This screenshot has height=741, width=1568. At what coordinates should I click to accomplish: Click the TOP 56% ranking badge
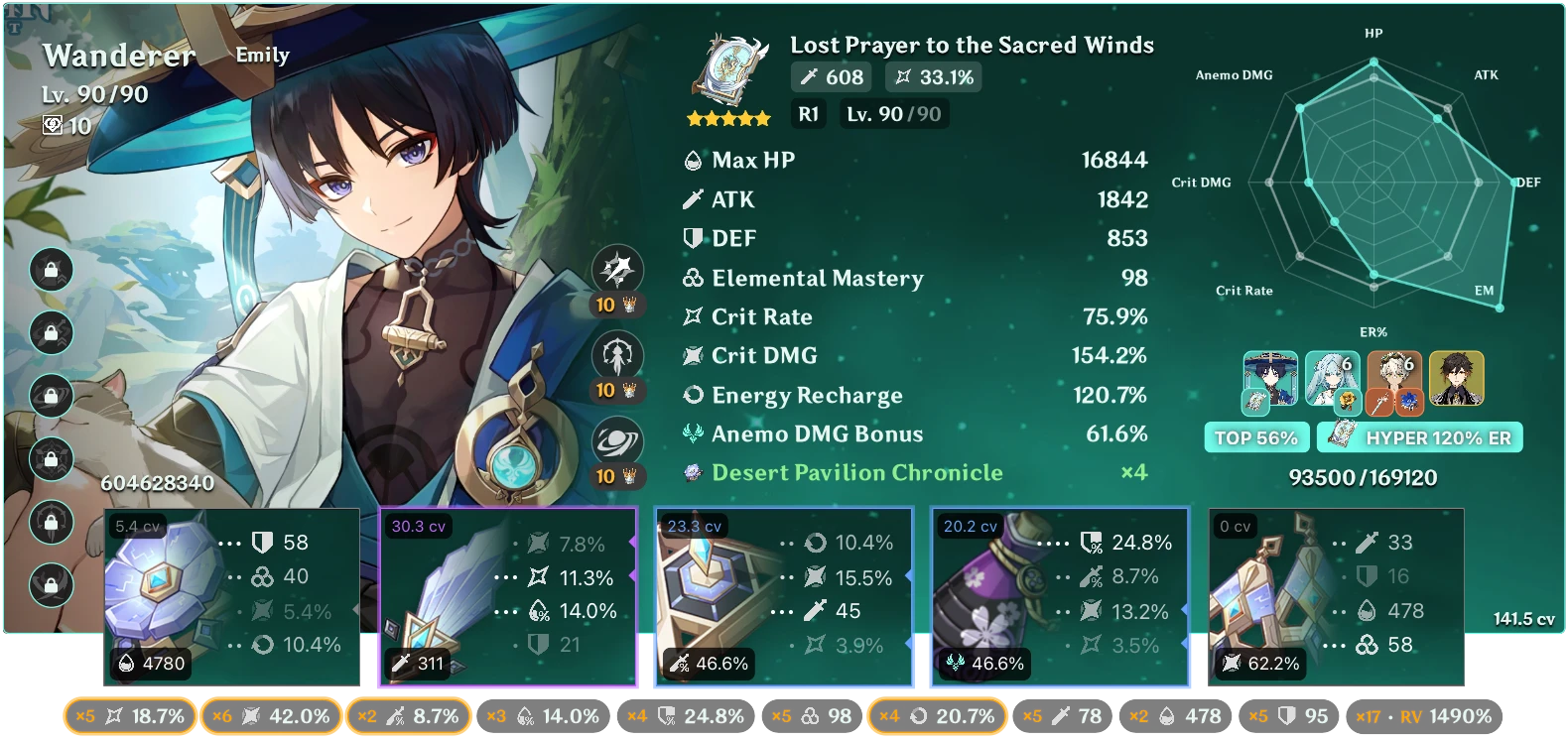pyautogui.click(x=1256, y=436)
